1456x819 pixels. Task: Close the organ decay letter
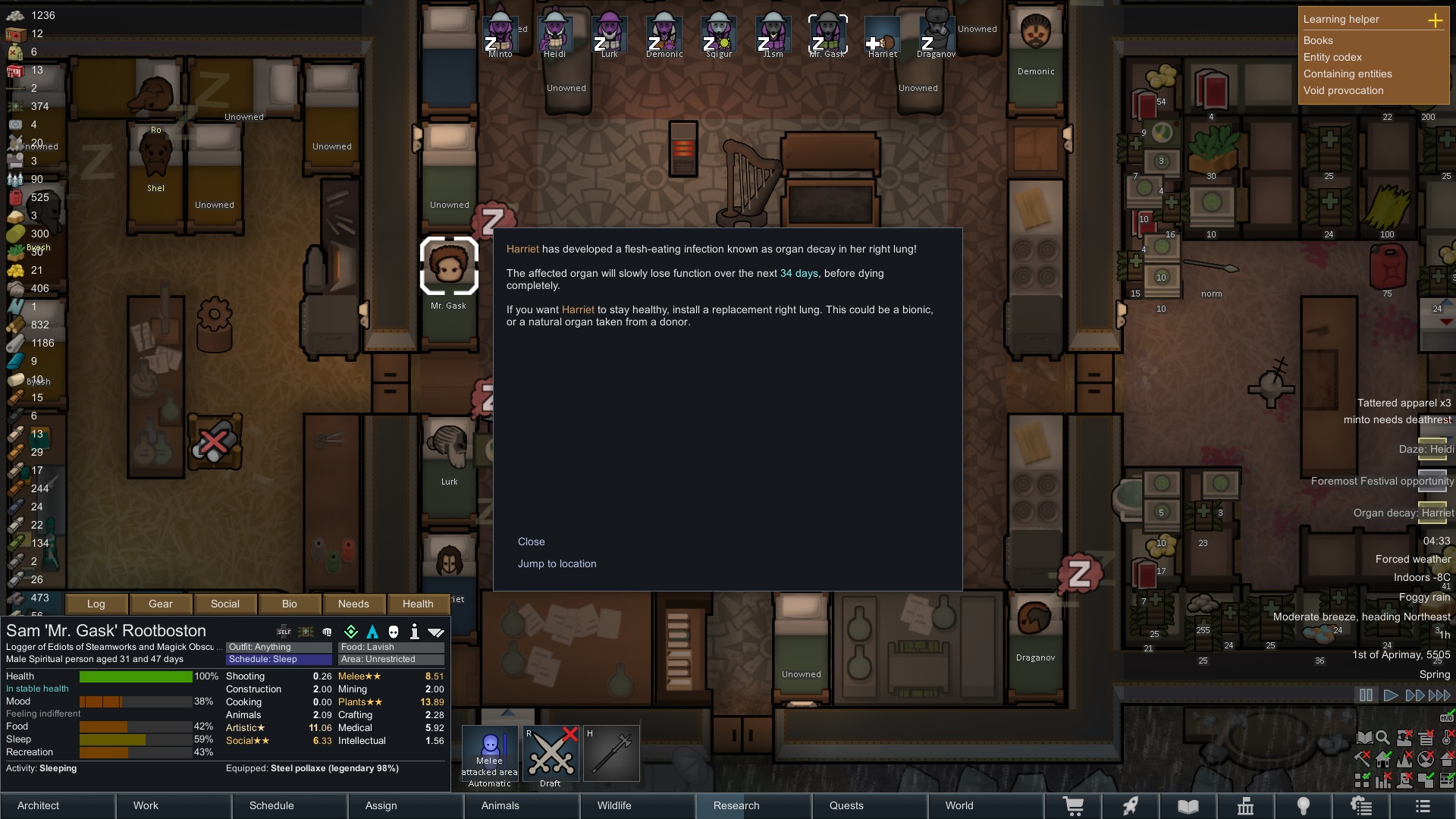pyautogui.click(x=531, y=541)
